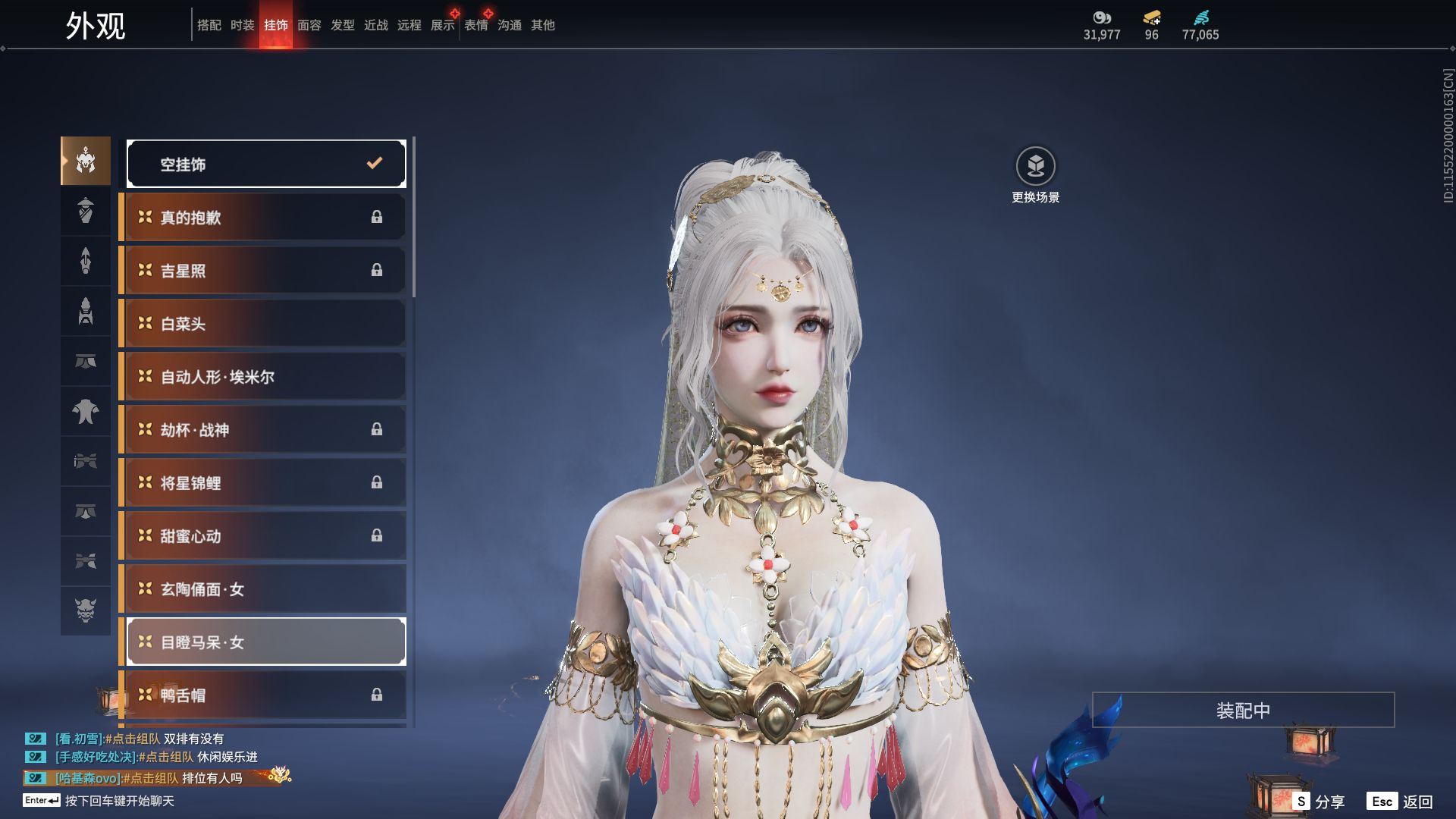This screenshot has height=819, width=1456.
Task: Select the oni mask category icon
Action: click(x=86, y=610)
